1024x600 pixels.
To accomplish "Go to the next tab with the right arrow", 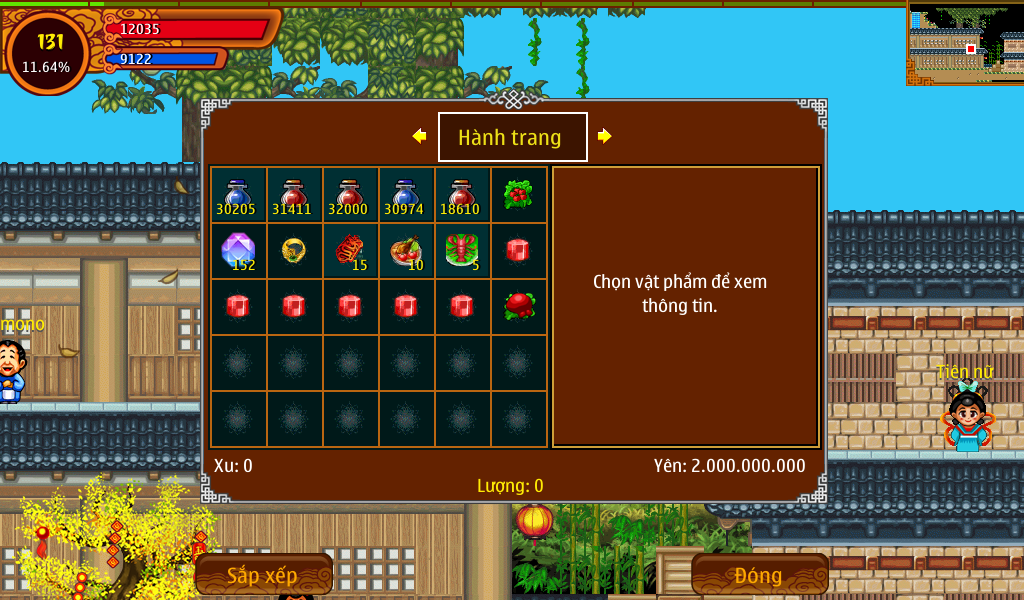I will pos(604,136).
